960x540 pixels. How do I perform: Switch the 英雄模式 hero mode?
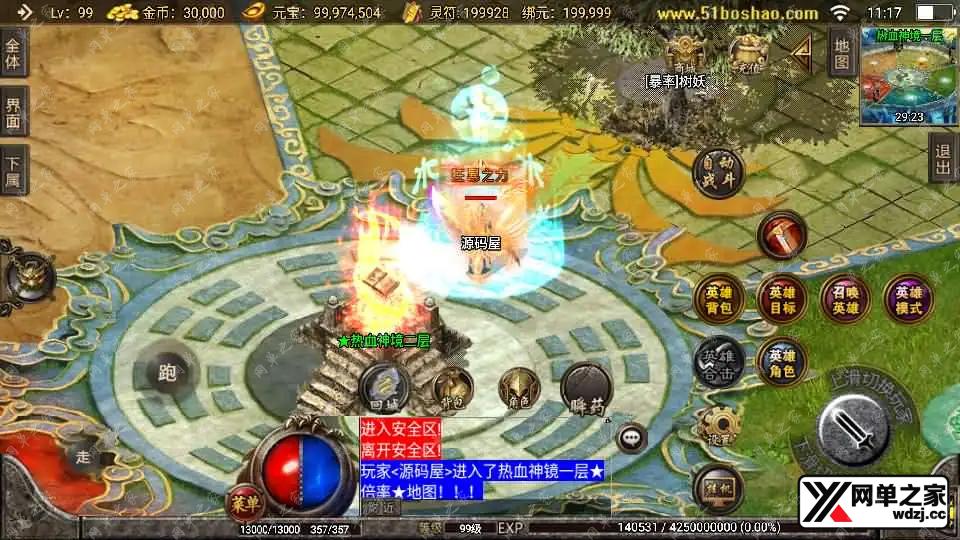coord(908,300)
